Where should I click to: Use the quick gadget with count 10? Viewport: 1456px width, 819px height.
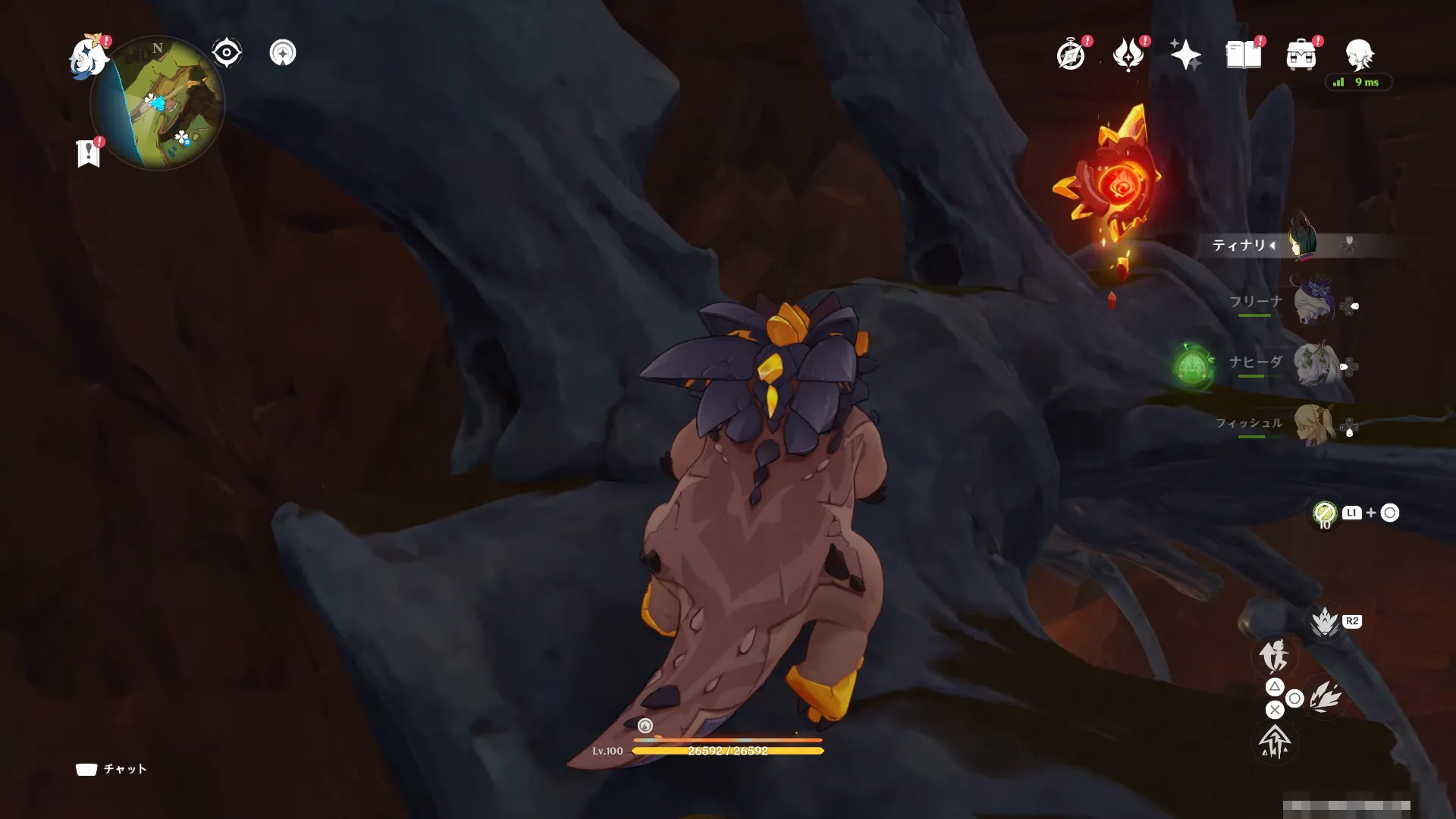[x=1325, y=513]
